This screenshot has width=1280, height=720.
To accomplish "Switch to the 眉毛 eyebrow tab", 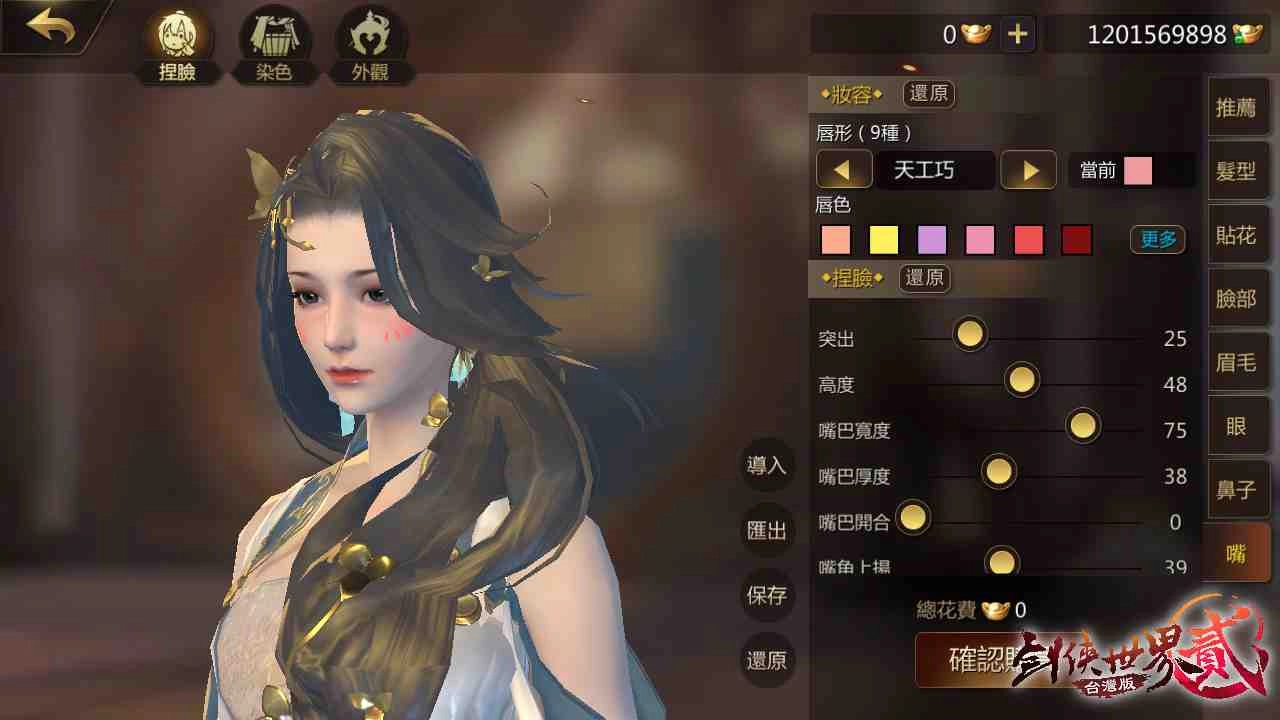I will (1237, 362).
